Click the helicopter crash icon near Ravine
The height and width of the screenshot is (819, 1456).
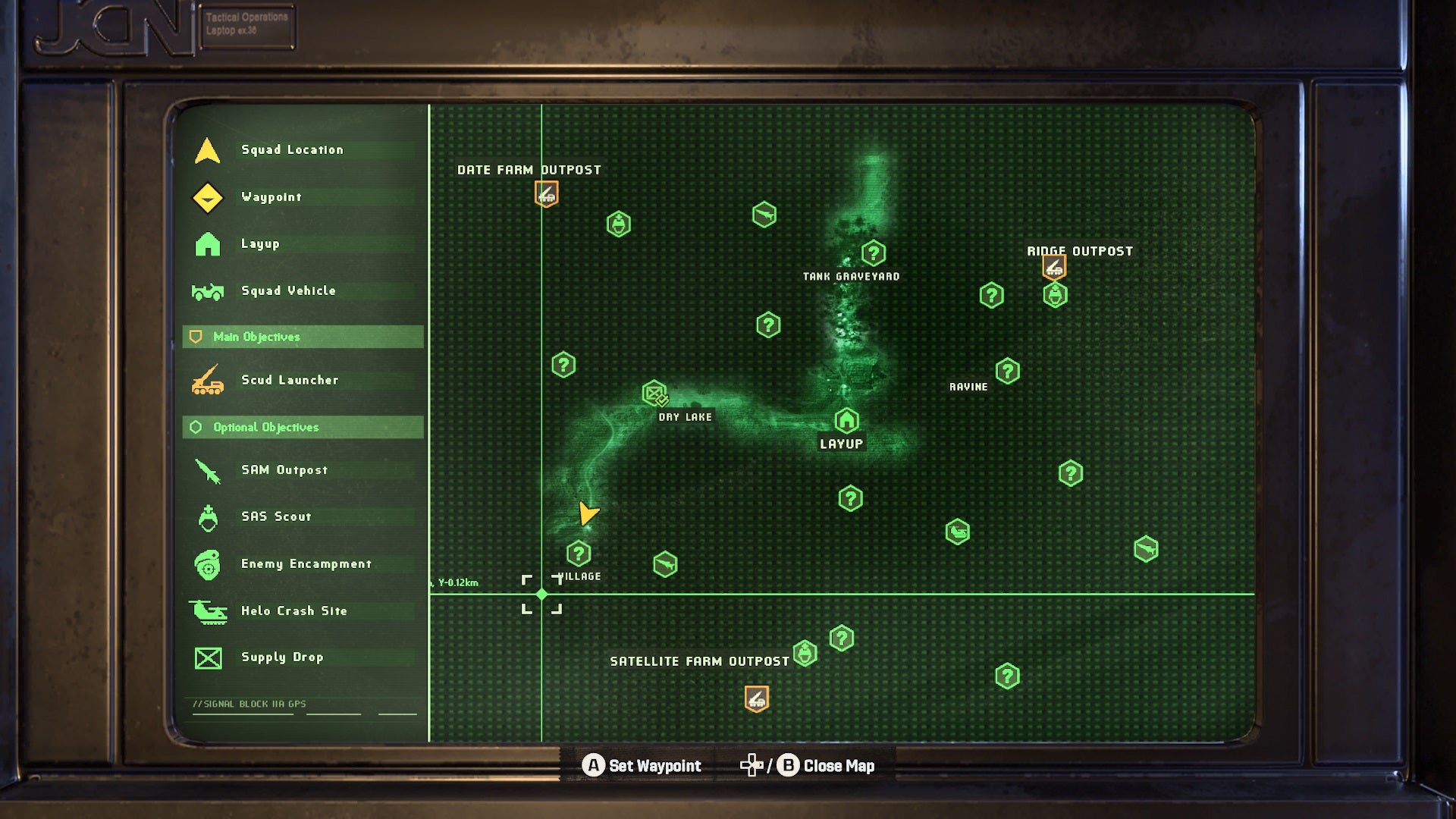point(956,532)
